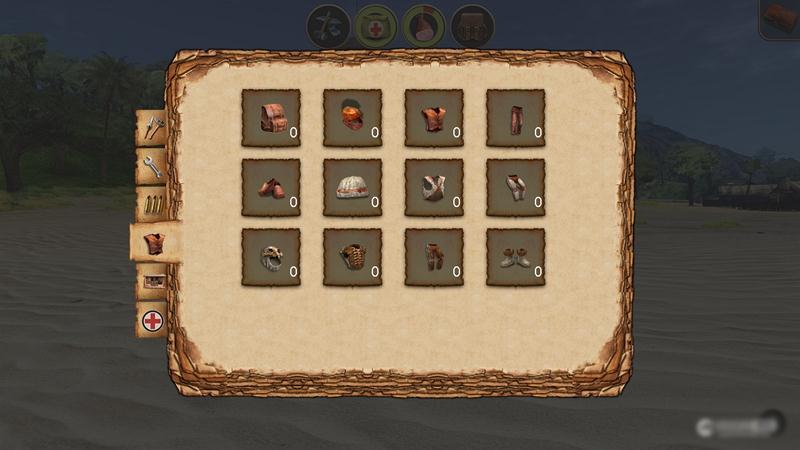The height and width of the screenshot is (450, 800).
Task: Select the leather backpack crafting slot
Action: [x=271, y=118]
